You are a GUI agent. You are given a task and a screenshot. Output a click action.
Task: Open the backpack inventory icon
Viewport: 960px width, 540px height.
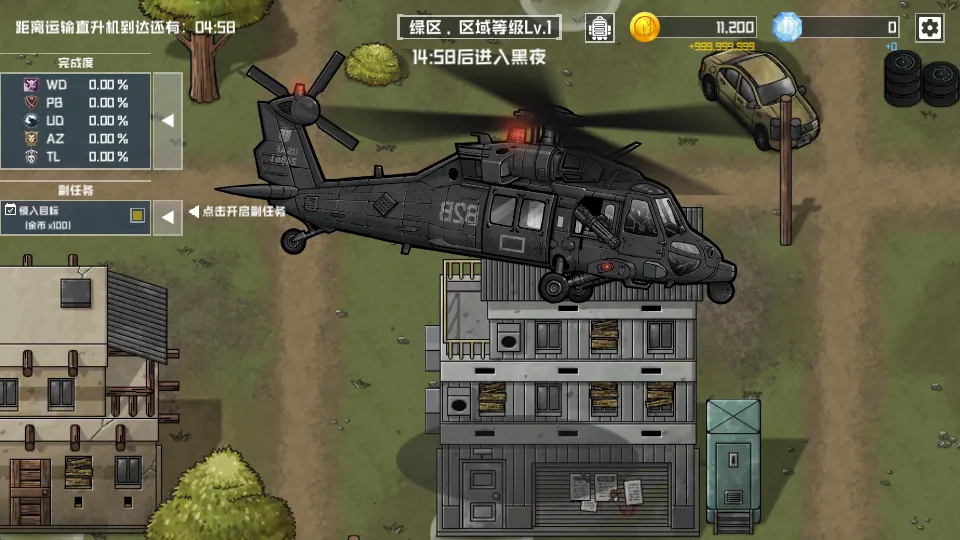(599, 28)
